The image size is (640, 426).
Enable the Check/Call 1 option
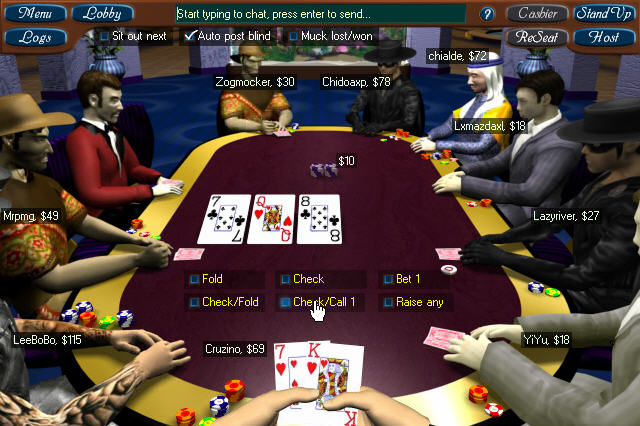tap(285, 302)
